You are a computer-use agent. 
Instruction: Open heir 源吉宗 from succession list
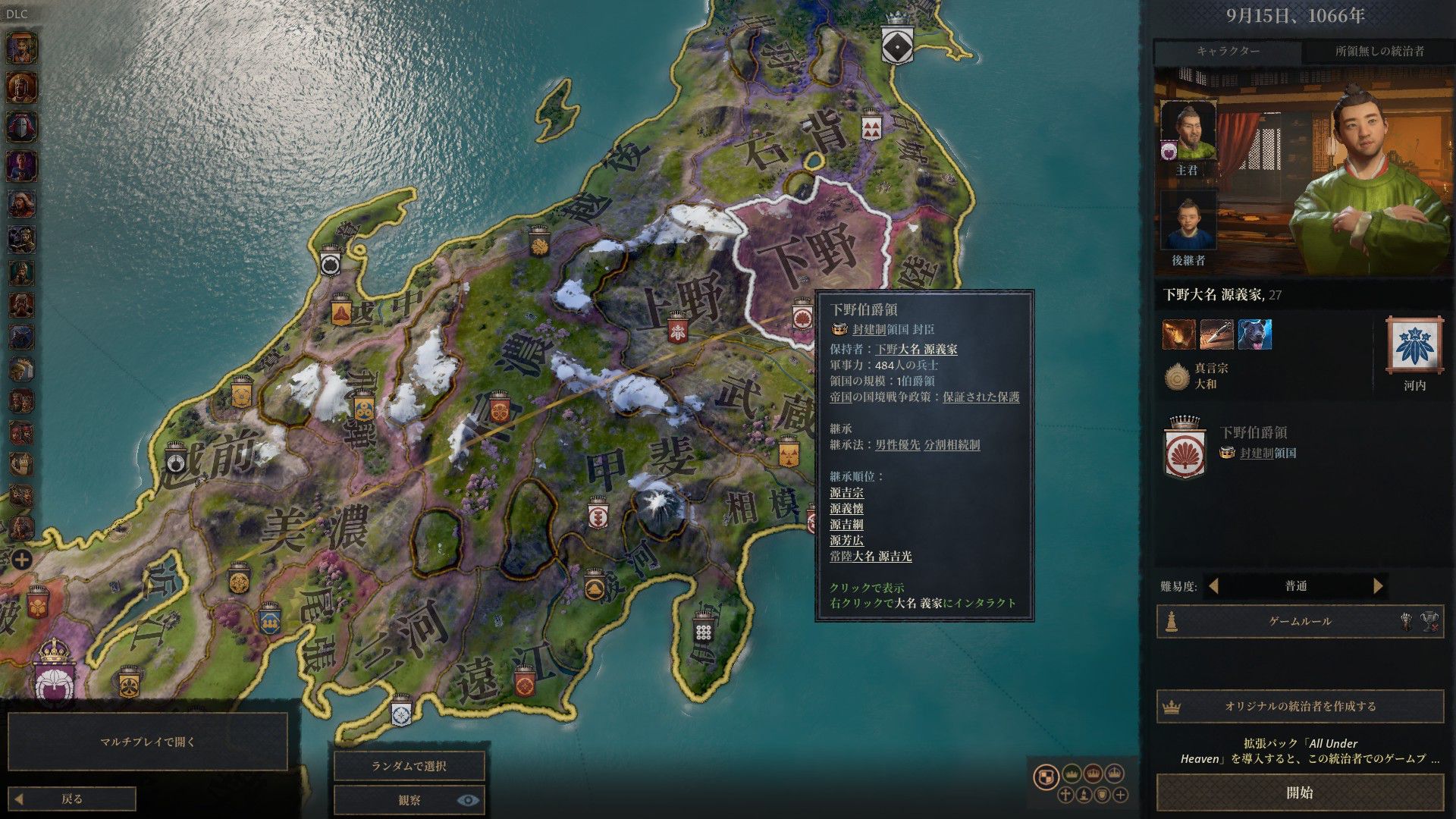846,493
